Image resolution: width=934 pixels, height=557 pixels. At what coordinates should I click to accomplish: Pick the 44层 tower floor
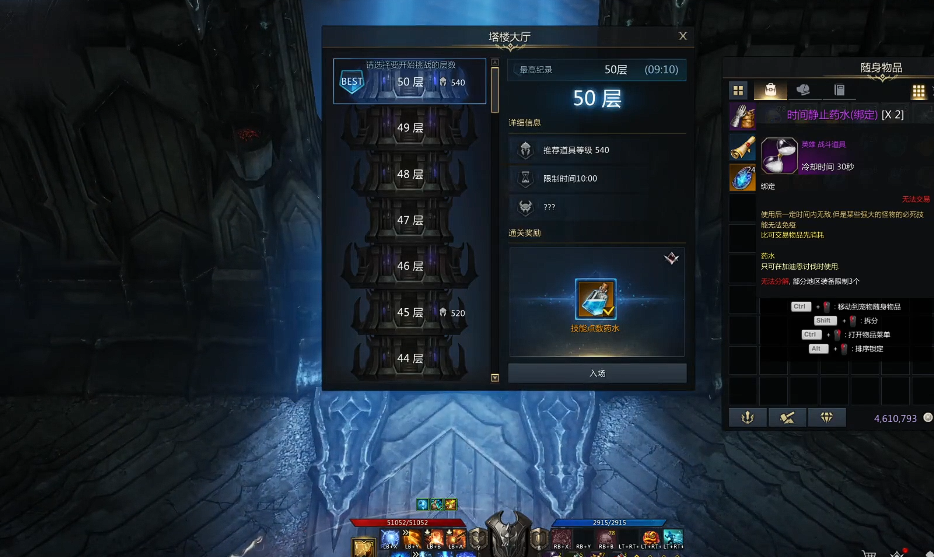click(410, 358)
